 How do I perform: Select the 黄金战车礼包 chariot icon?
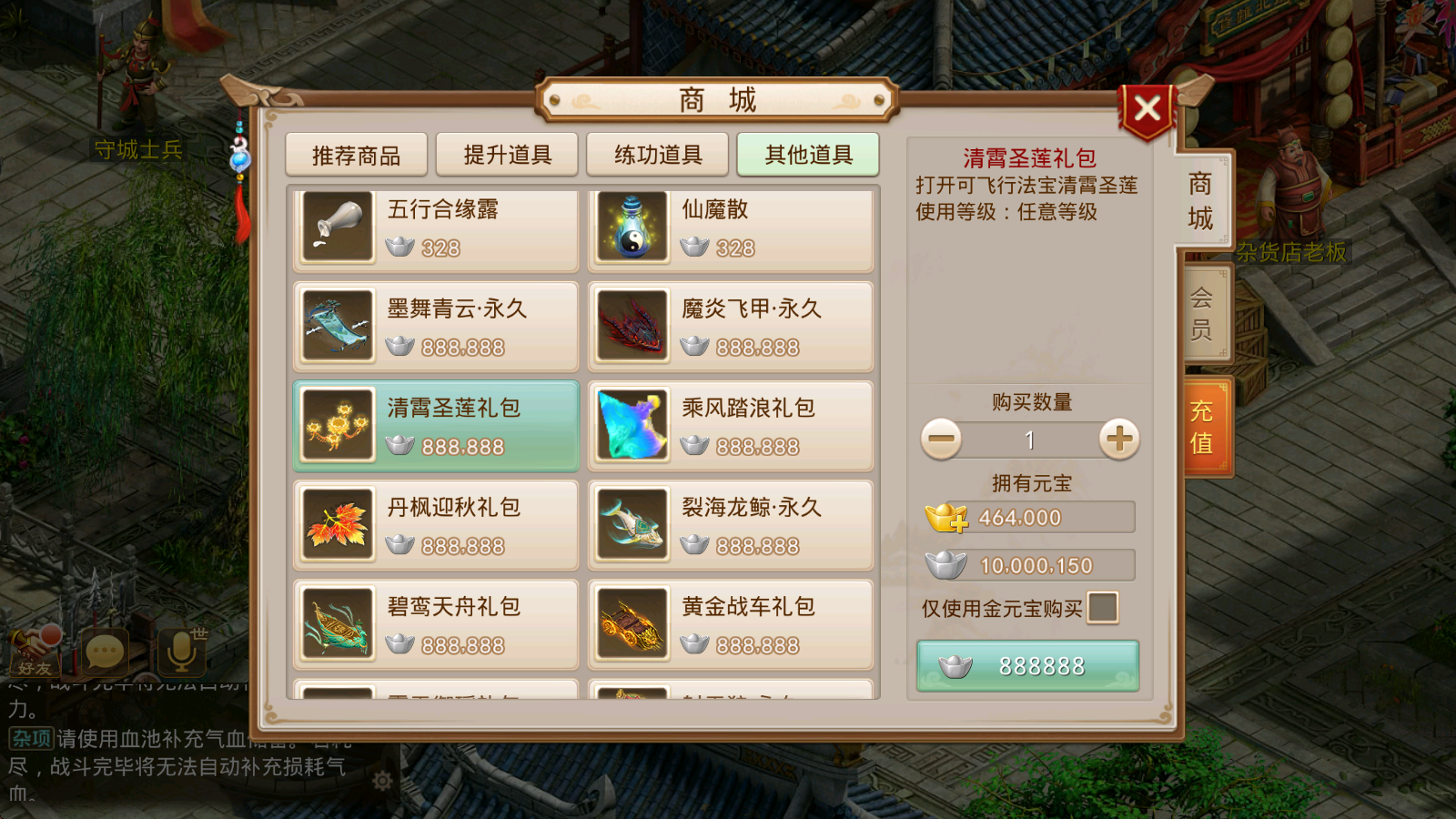click(632, 624)
